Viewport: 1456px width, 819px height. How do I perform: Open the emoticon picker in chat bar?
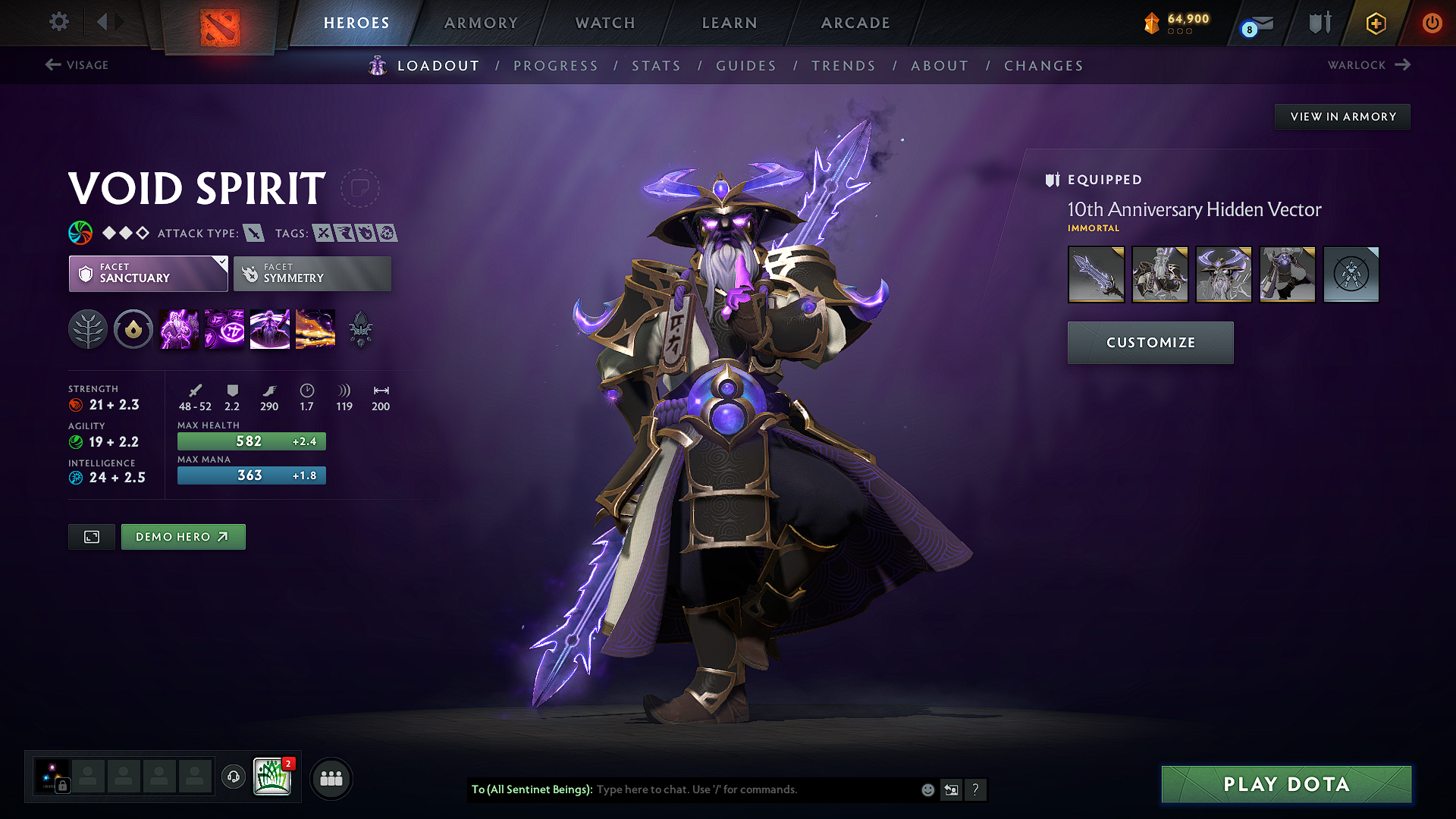pos(927,789)
